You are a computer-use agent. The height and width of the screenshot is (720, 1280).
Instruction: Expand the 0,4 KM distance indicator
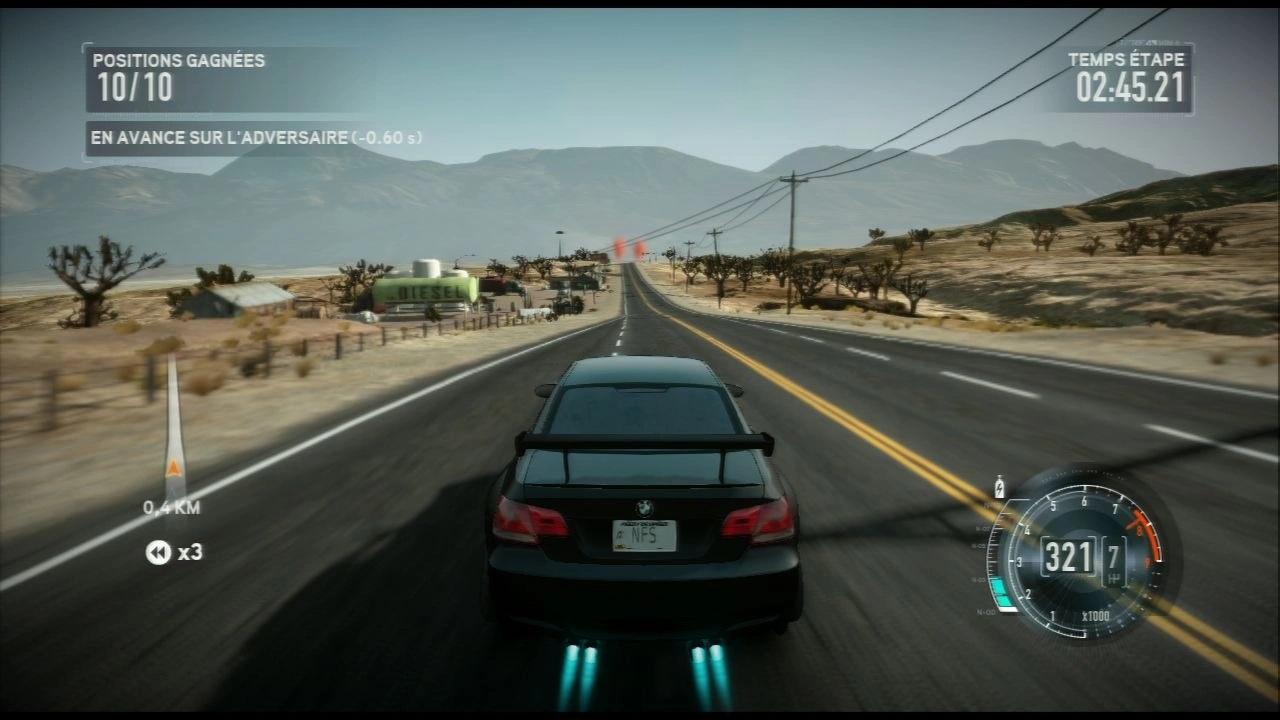[x=170, y=508]
